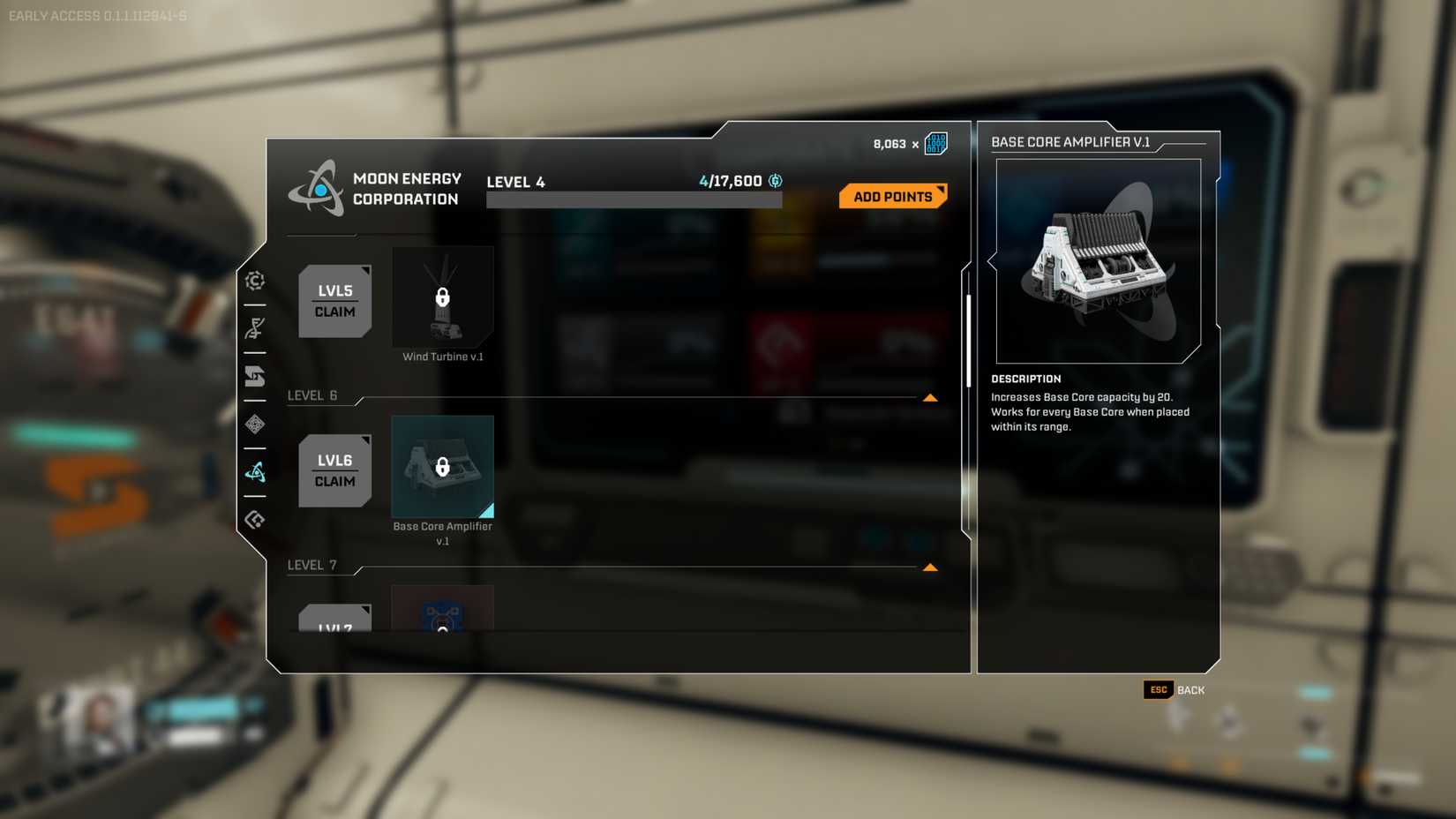Collapse the Level 7 section arrow
The height and width of the screenshot is (819, 1456).
tap(931, 567)
